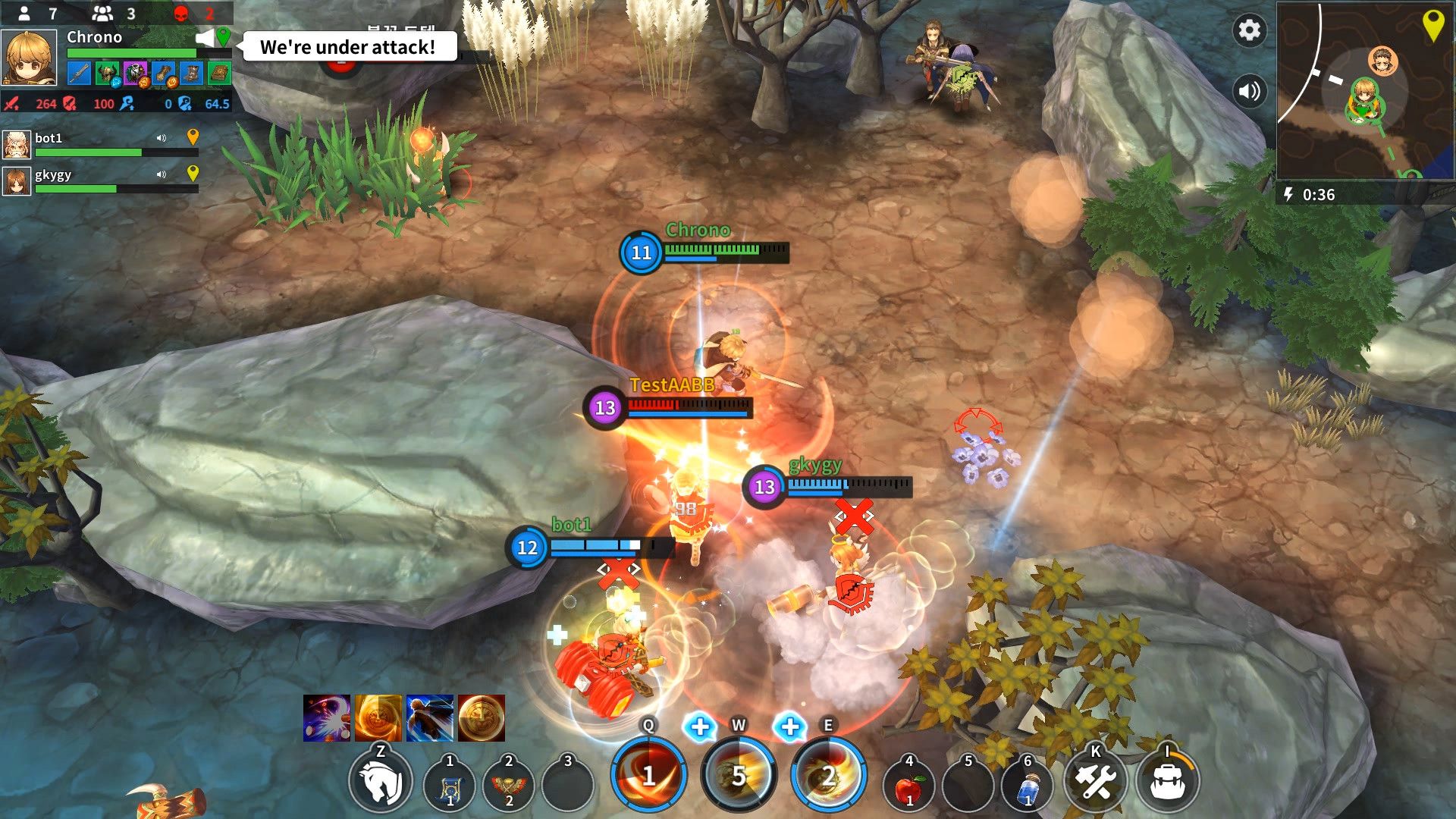This screenshot has width=1456, height=819.
Task: Click Chrono's character portrait
Action: (29, 57)
